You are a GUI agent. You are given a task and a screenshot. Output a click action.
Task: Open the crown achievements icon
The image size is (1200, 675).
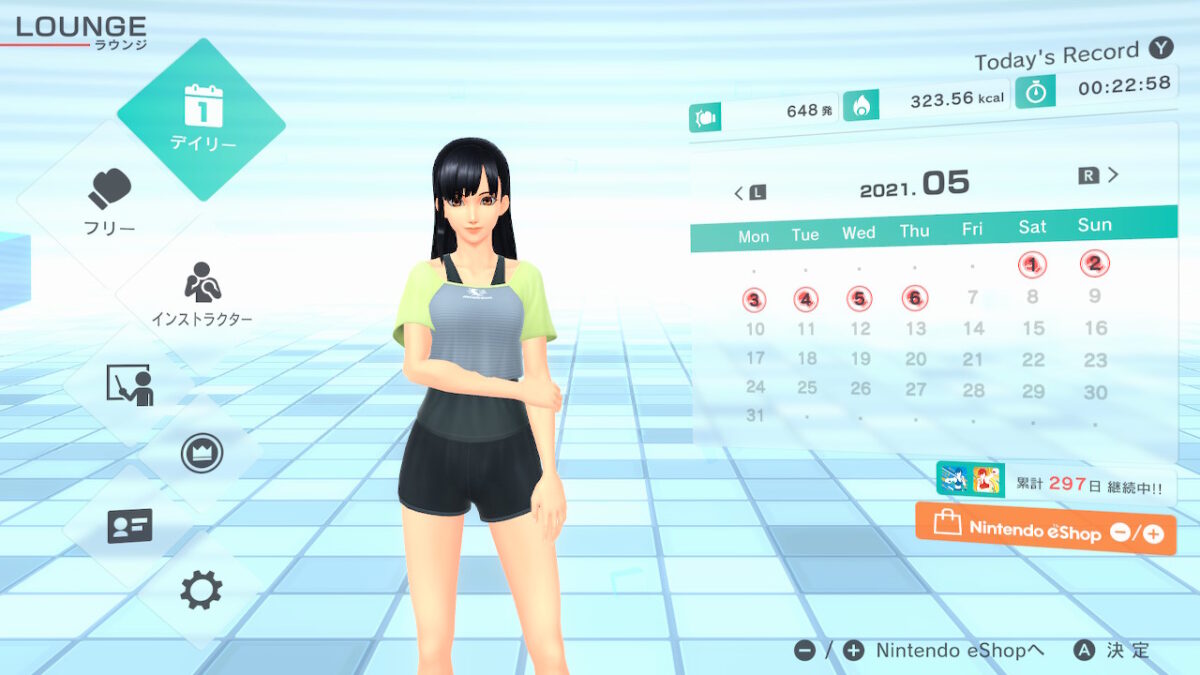click(201, 453)
